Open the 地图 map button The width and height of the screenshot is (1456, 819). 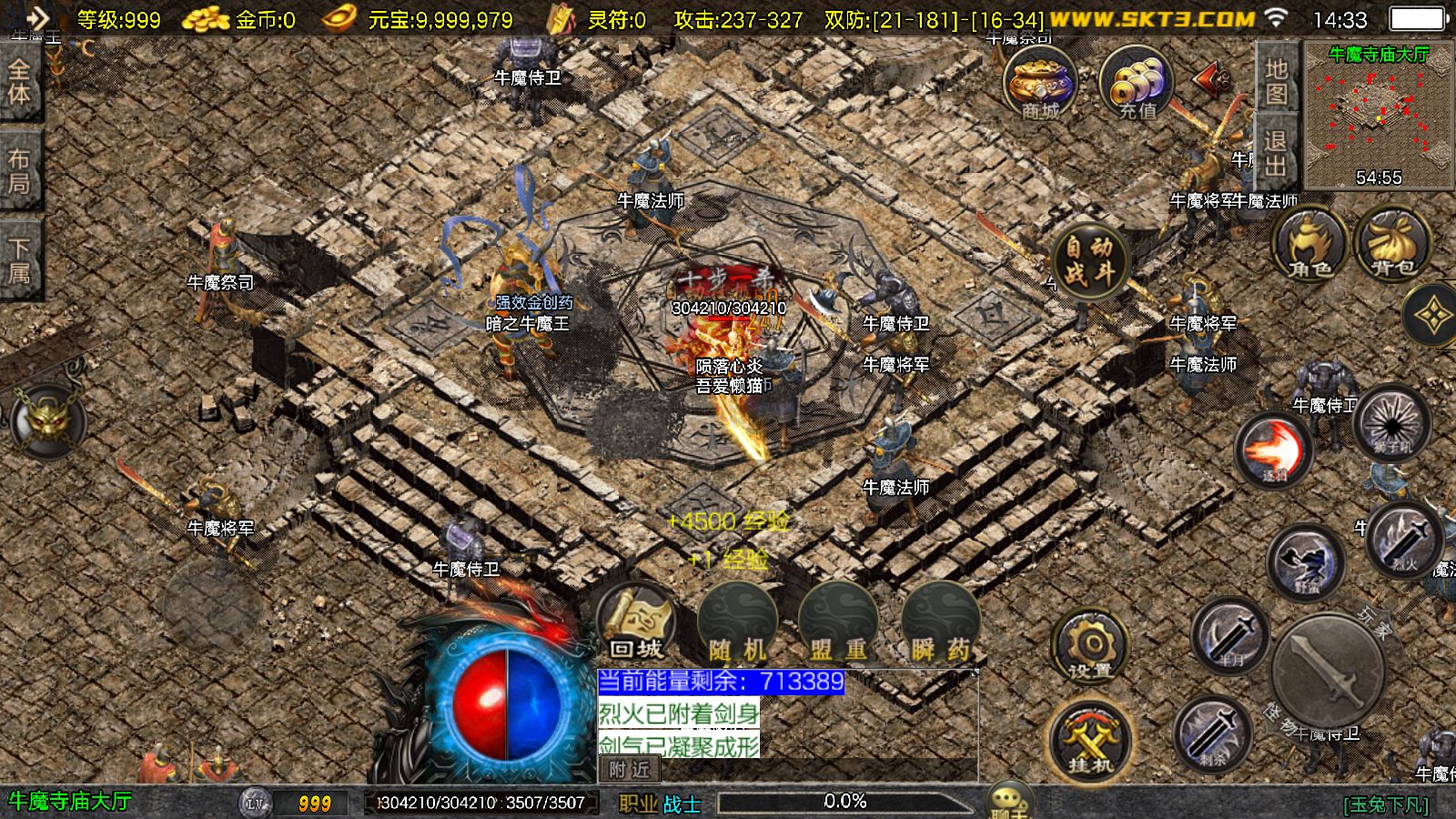point(1276,80)
